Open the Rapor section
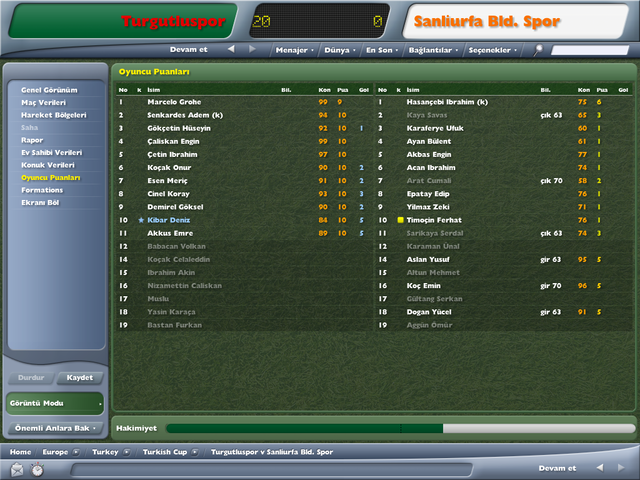The image size is (640, 480). (32, 140)
